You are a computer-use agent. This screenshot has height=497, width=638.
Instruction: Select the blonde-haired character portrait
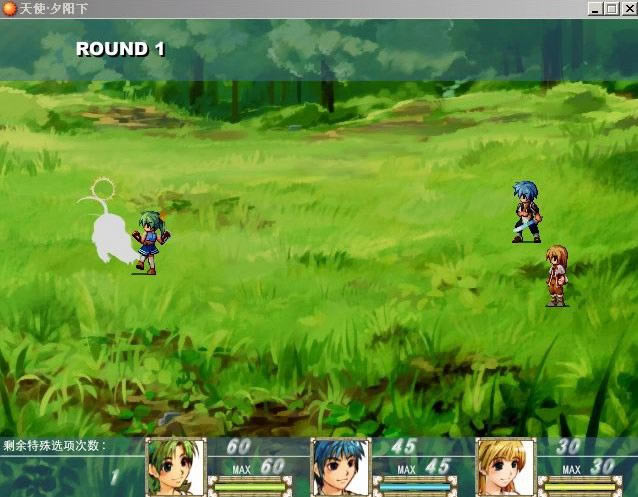click(x=505, y=468)
